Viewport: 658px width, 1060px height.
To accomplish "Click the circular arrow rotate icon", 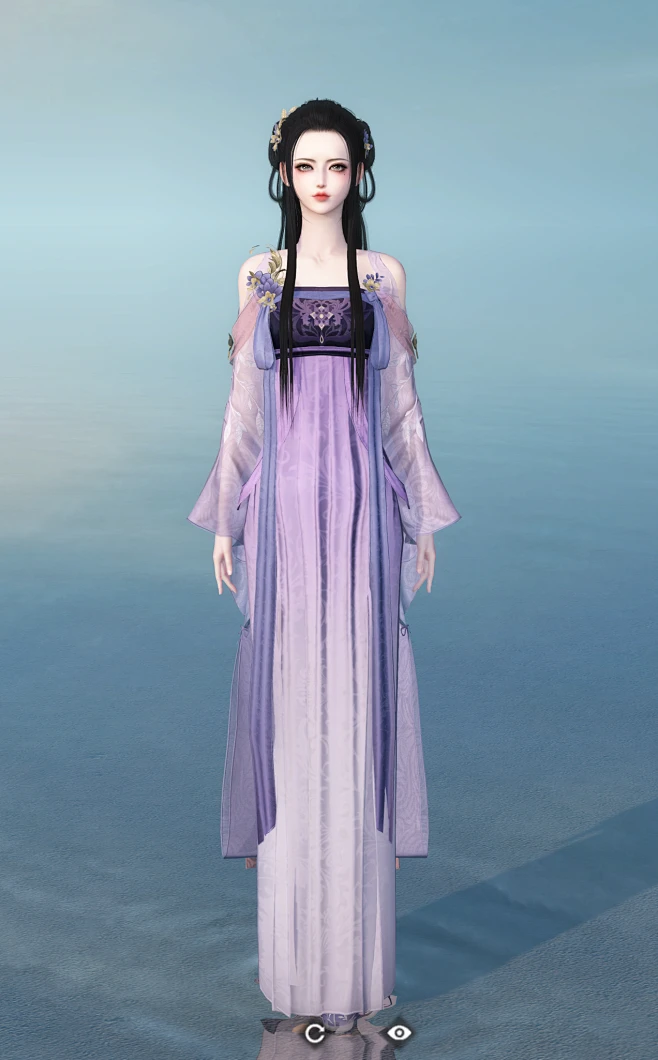I will click(314, 1033).
